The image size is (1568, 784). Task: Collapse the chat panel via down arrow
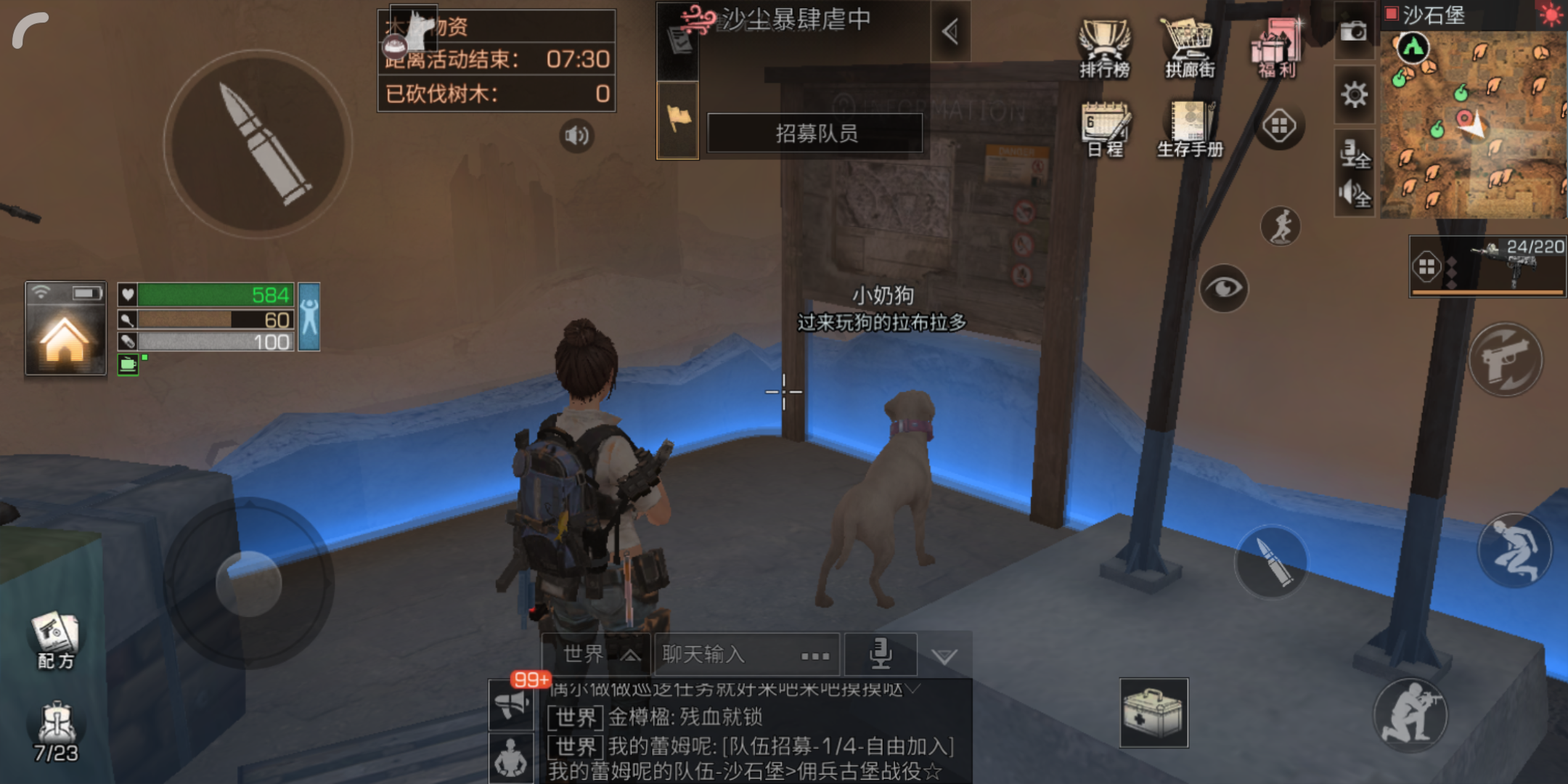[x=944, y=655]
